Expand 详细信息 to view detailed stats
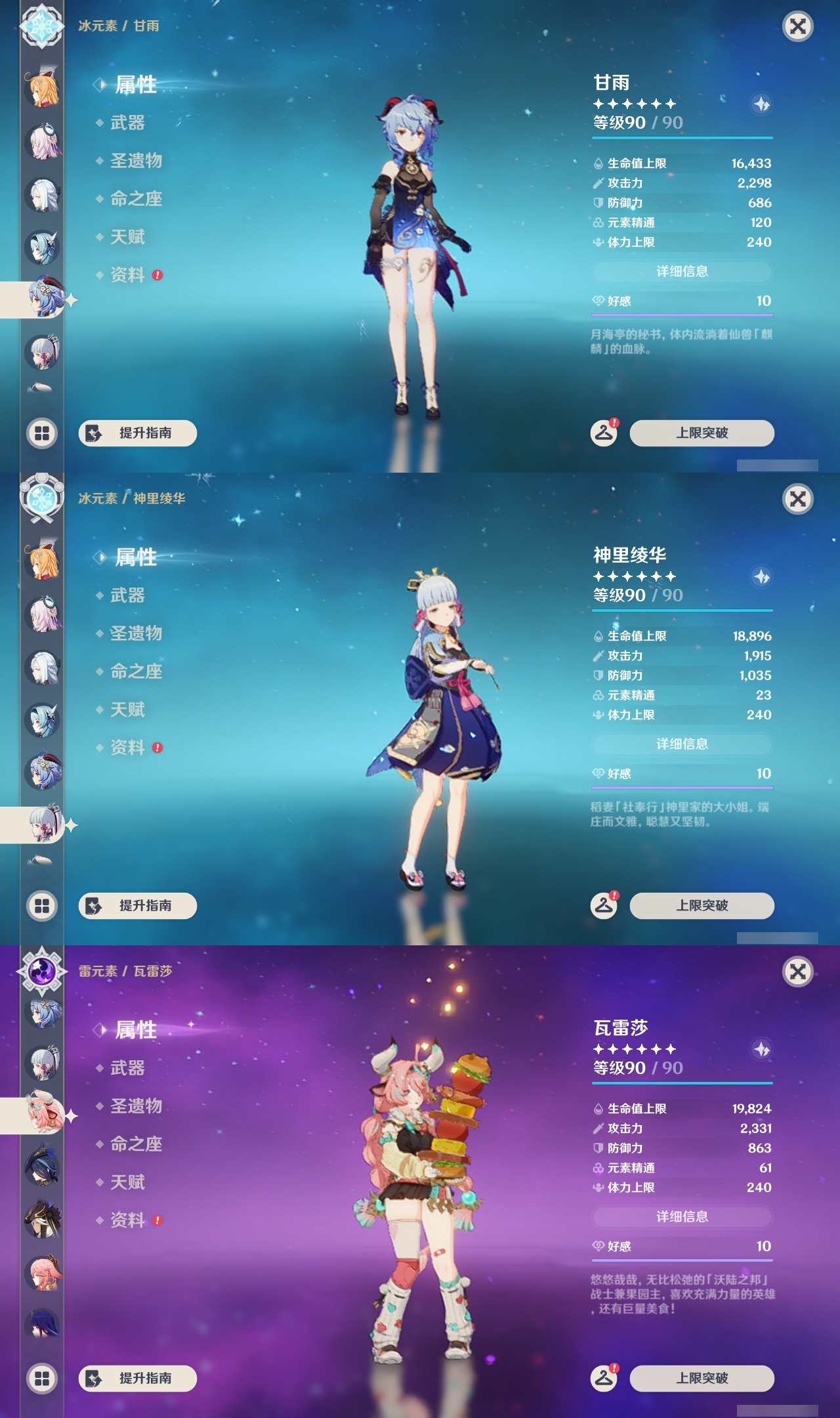This screenshot has width=840, height=1418. click(x=682, y=271)
